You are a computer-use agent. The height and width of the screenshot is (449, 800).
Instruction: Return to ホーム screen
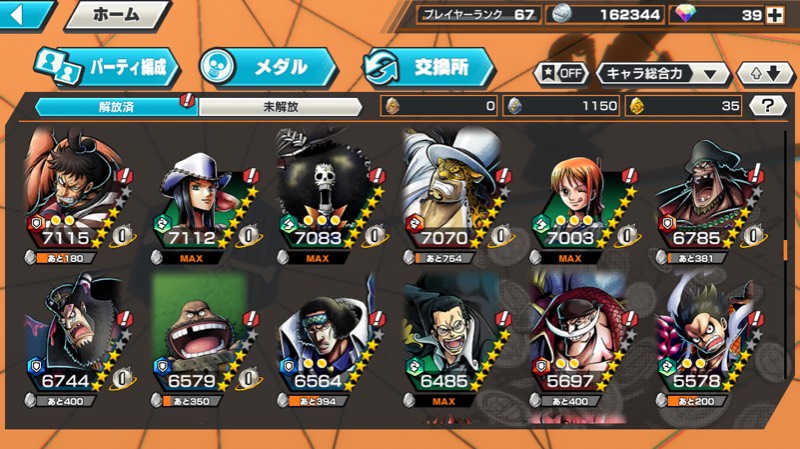tap(116, 15)
